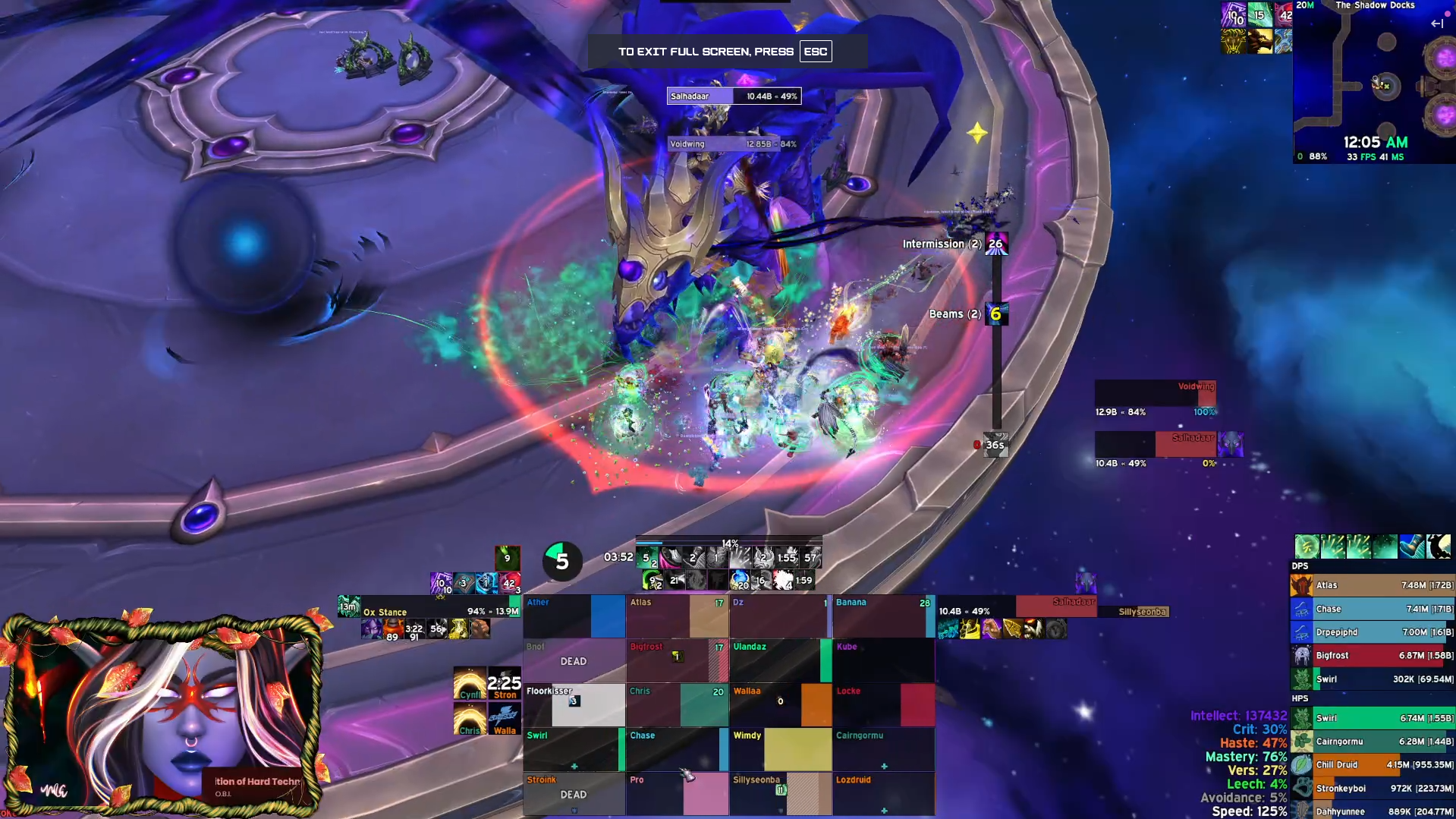Viewport: 1456px width, 819px height.
Task: Target Ulandaz in the raid grid
Action: pyautogui.click(x=781, y=660)
